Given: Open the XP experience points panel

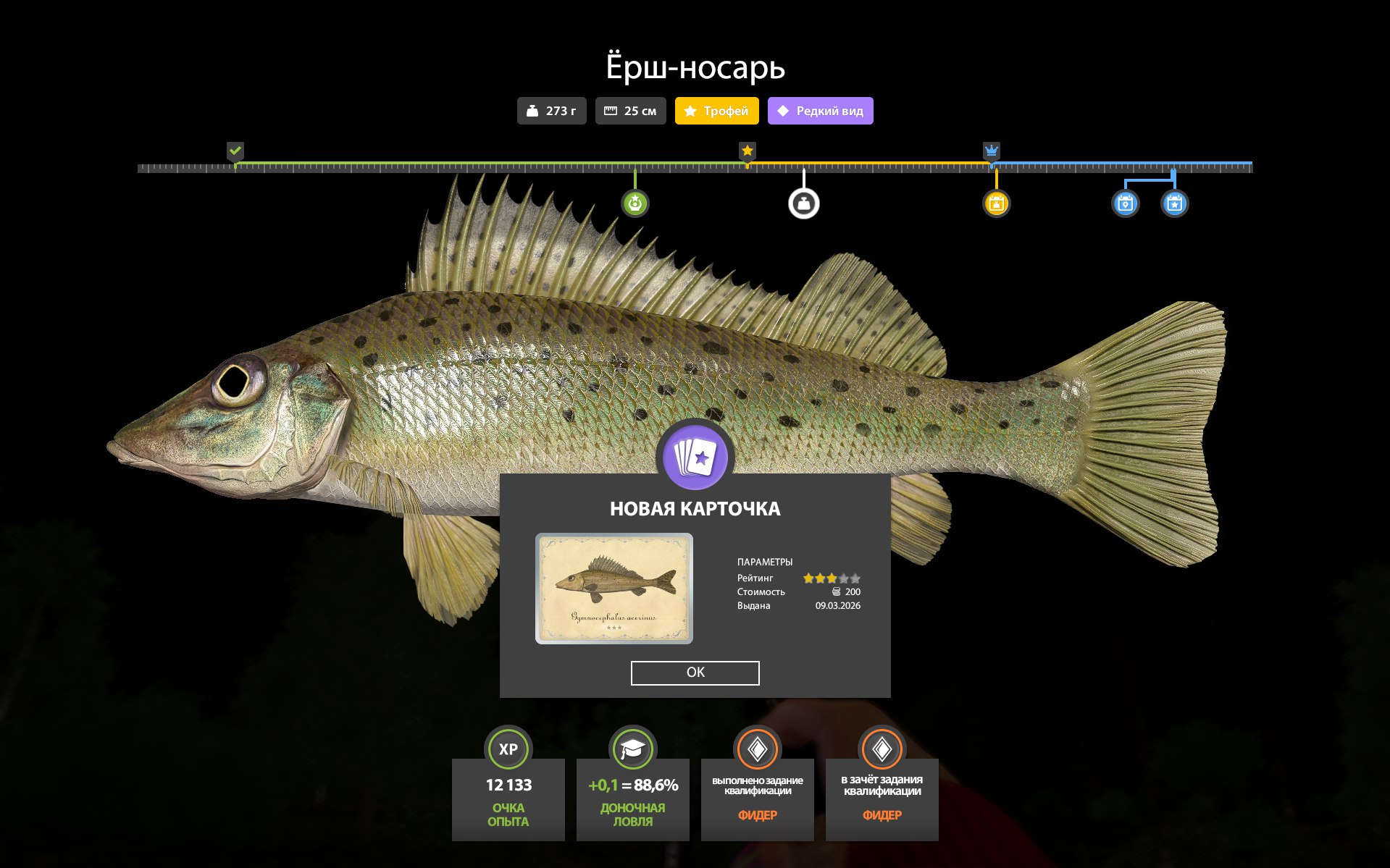Looking at the screenshot, I should click(508, 798).
